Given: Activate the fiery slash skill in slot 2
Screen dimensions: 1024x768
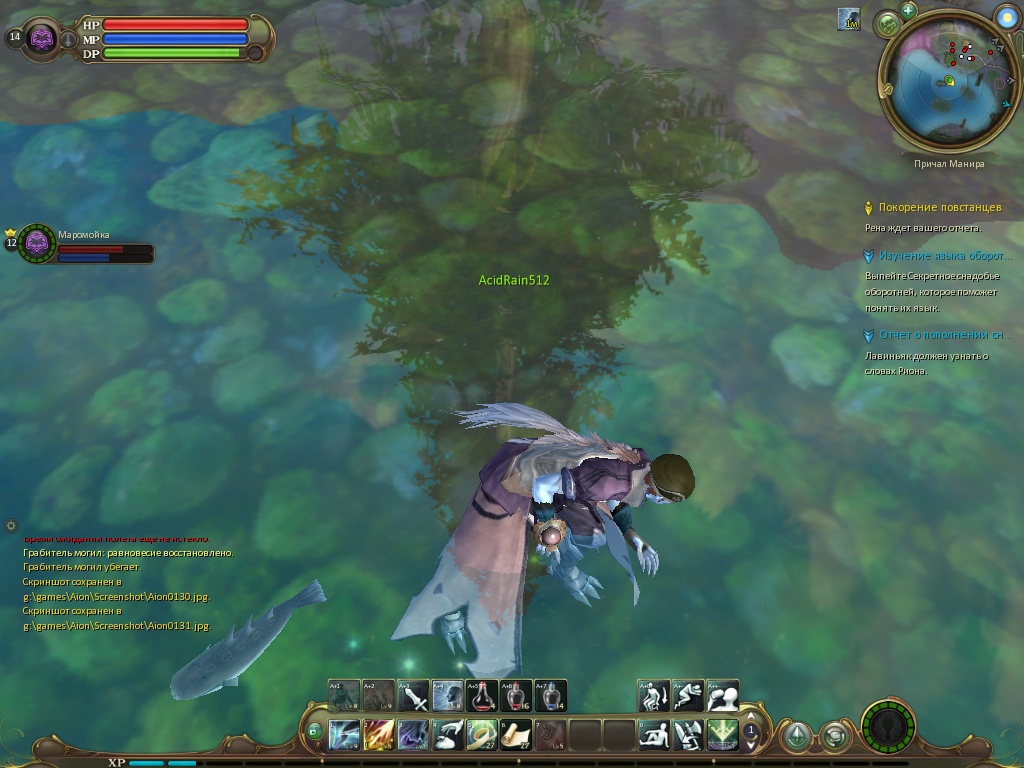Looking at the screenshot, I should pos(379,735).
